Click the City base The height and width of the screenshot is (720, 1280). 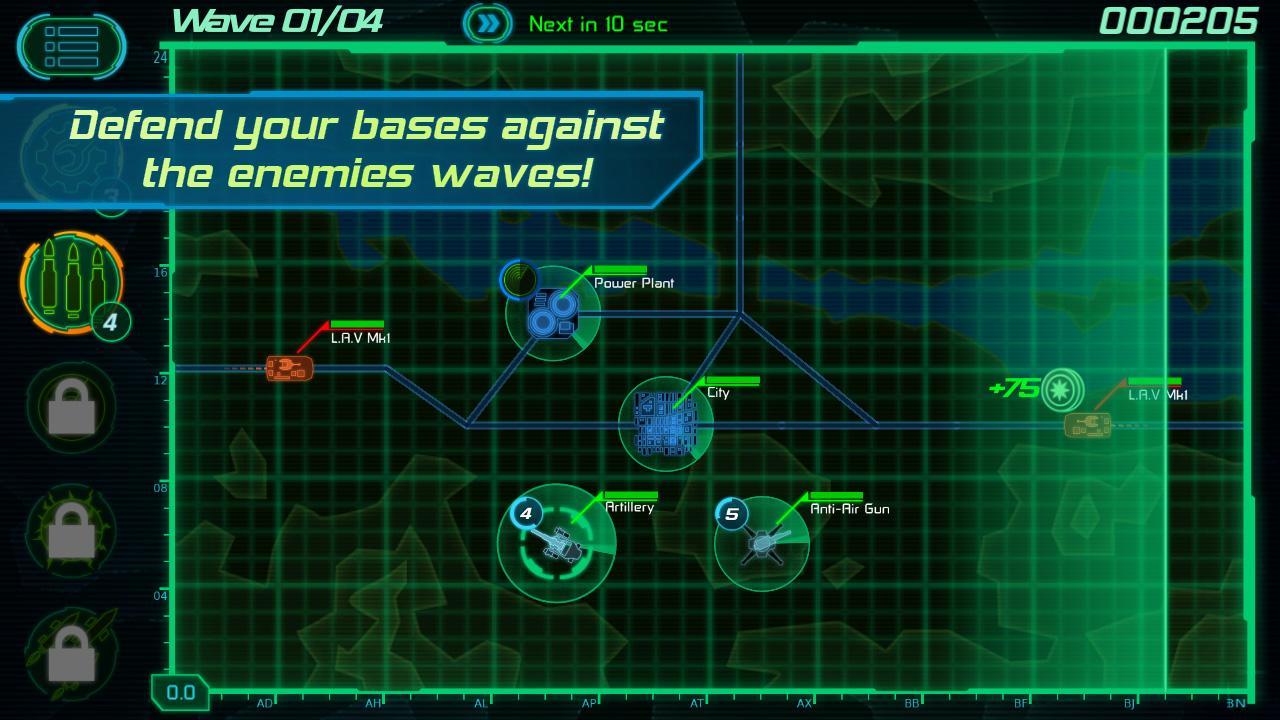[x=665, y=424]
